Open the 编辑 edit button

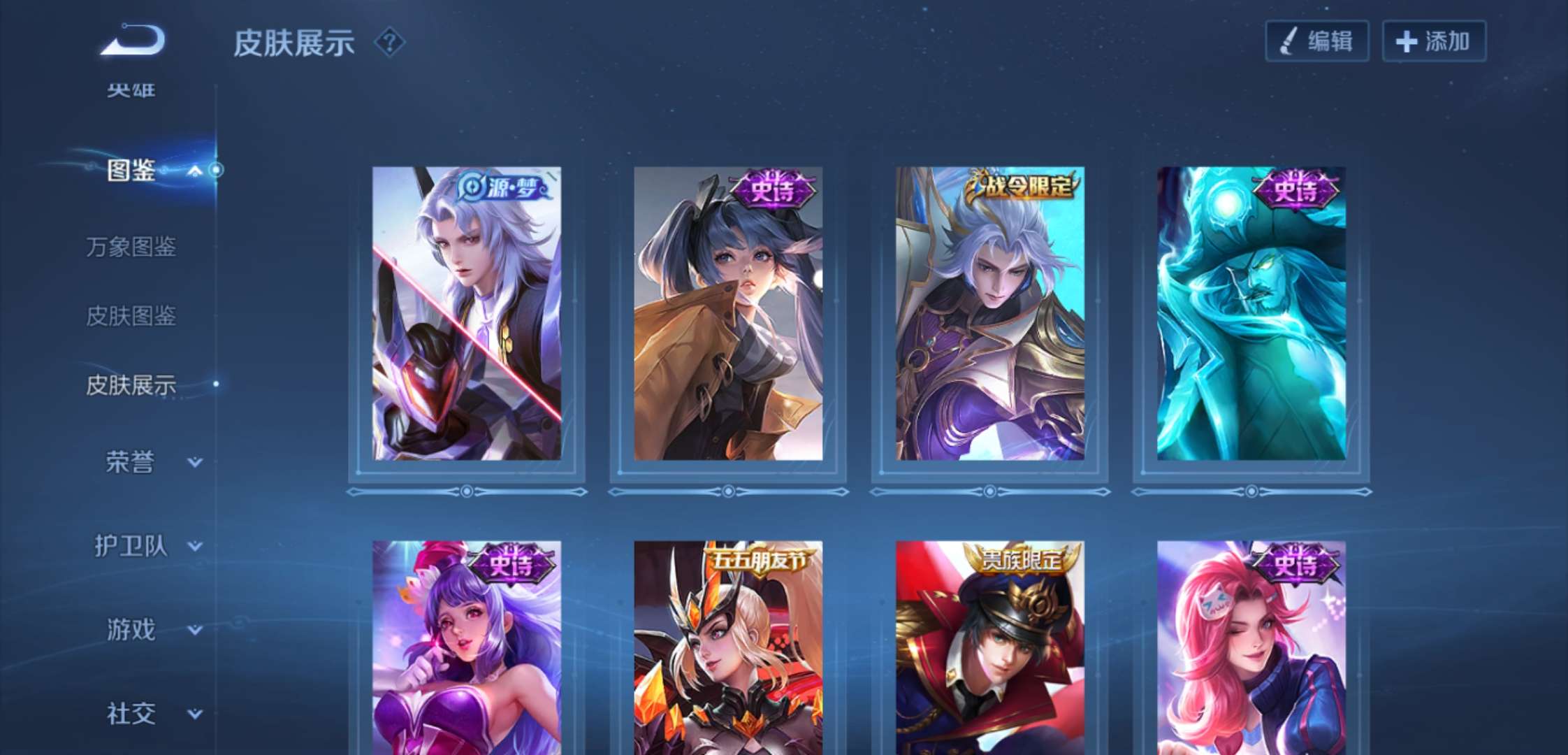tap(1316, 41)
